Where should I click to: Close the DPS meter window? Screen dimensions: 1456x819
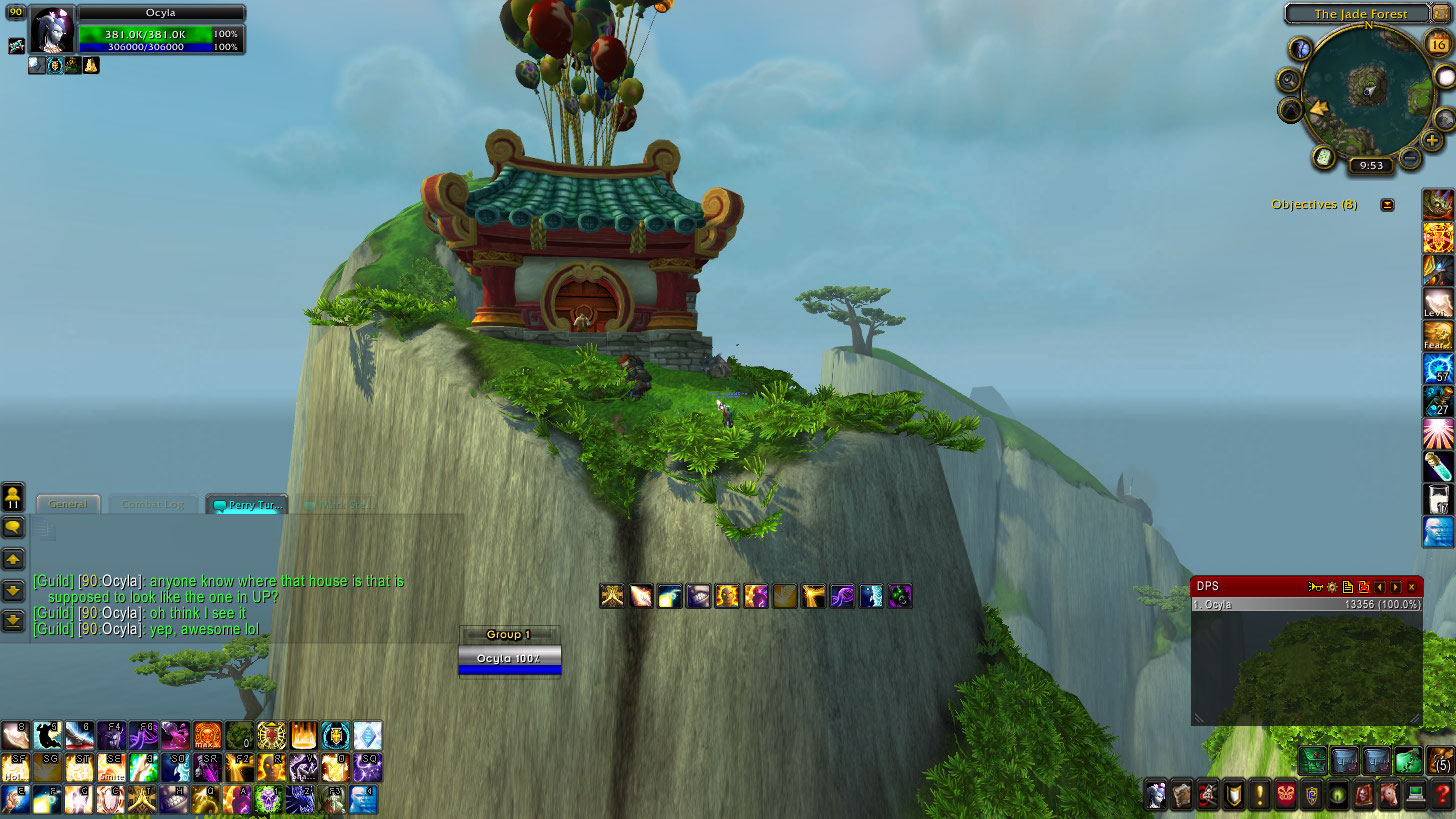pyautogui.click(x=1411, y=587)
